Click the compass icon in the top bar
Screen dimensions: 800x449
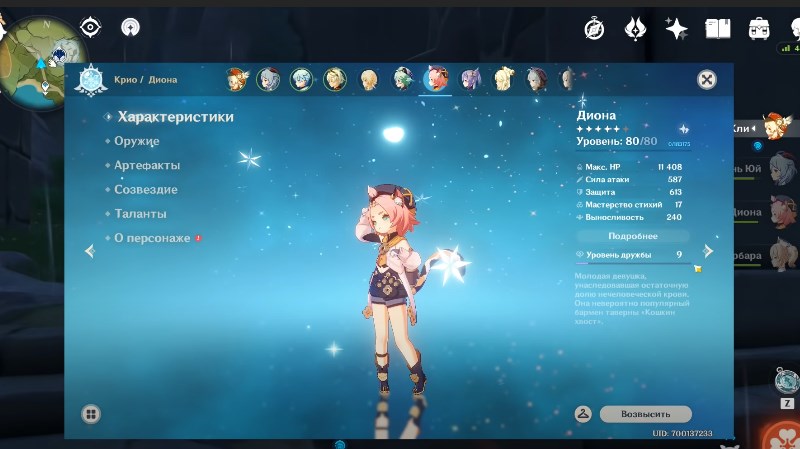point(595,28)
